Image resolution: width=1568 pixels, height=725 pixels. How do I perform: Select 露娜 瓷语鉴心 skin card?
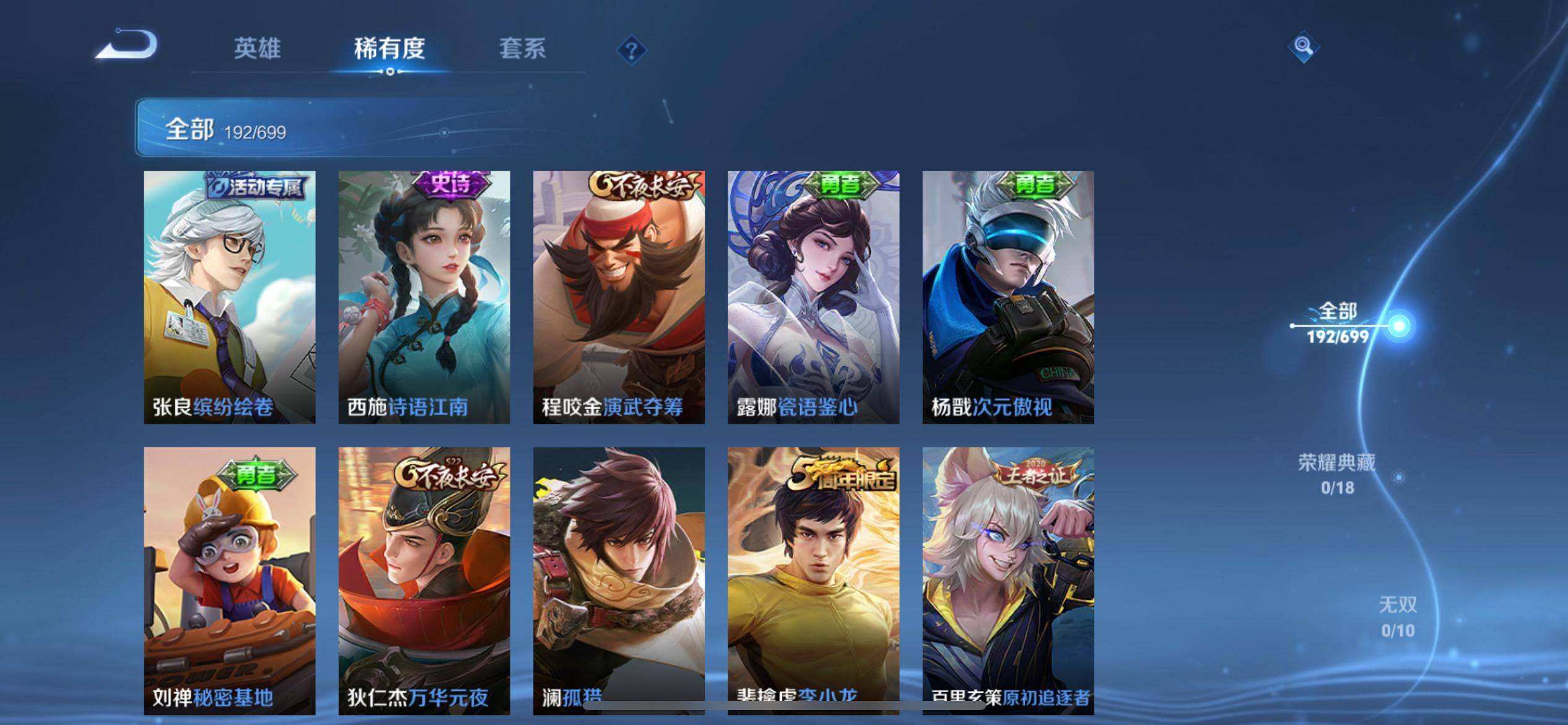click(813, 297)
